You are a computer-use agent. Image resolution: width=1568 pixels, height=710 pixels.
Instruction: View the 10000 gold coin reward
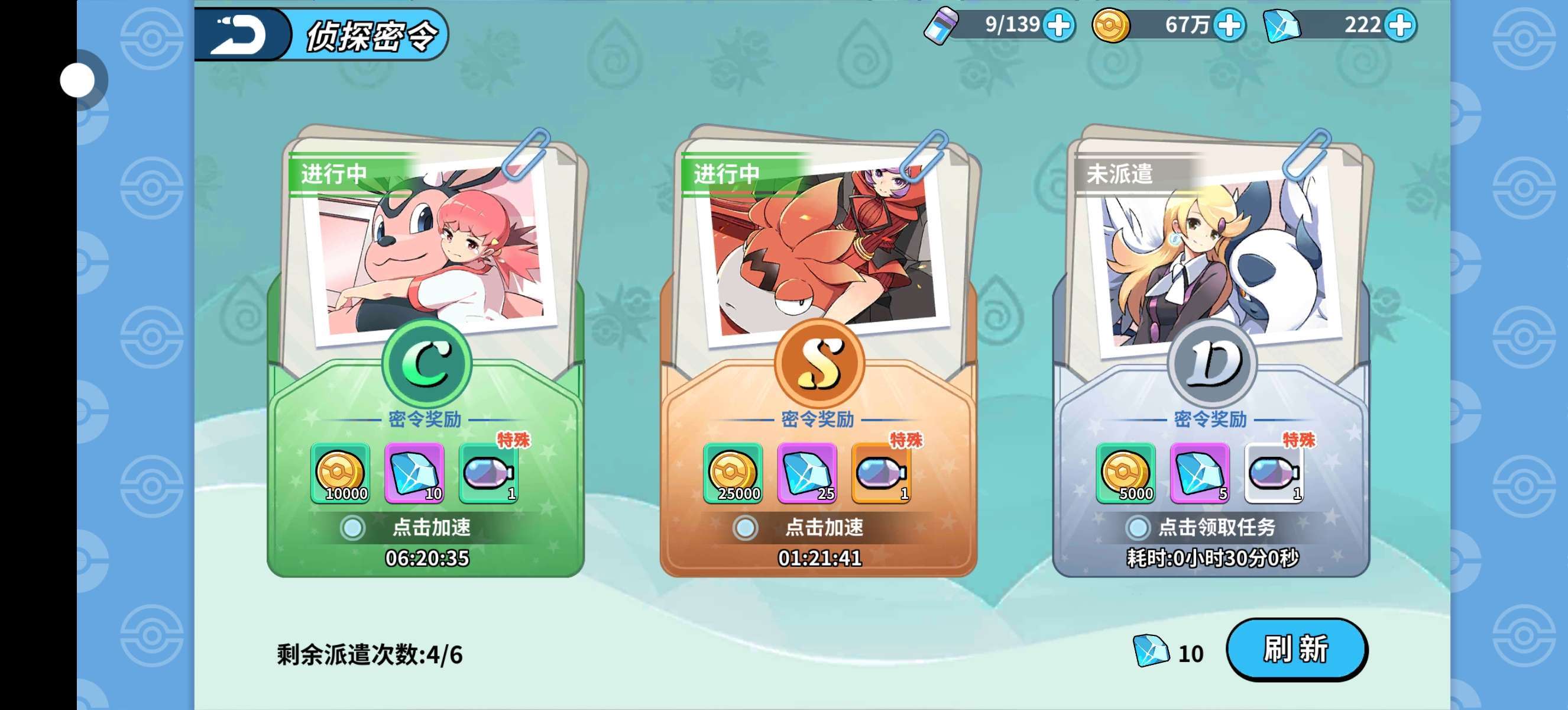[340, 474]
